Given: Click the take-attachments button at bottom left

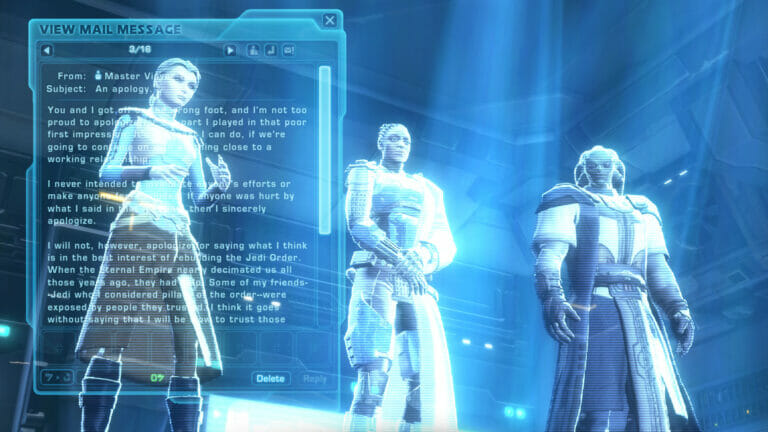Looking at the screenshot, I should (x=58, y=378).
